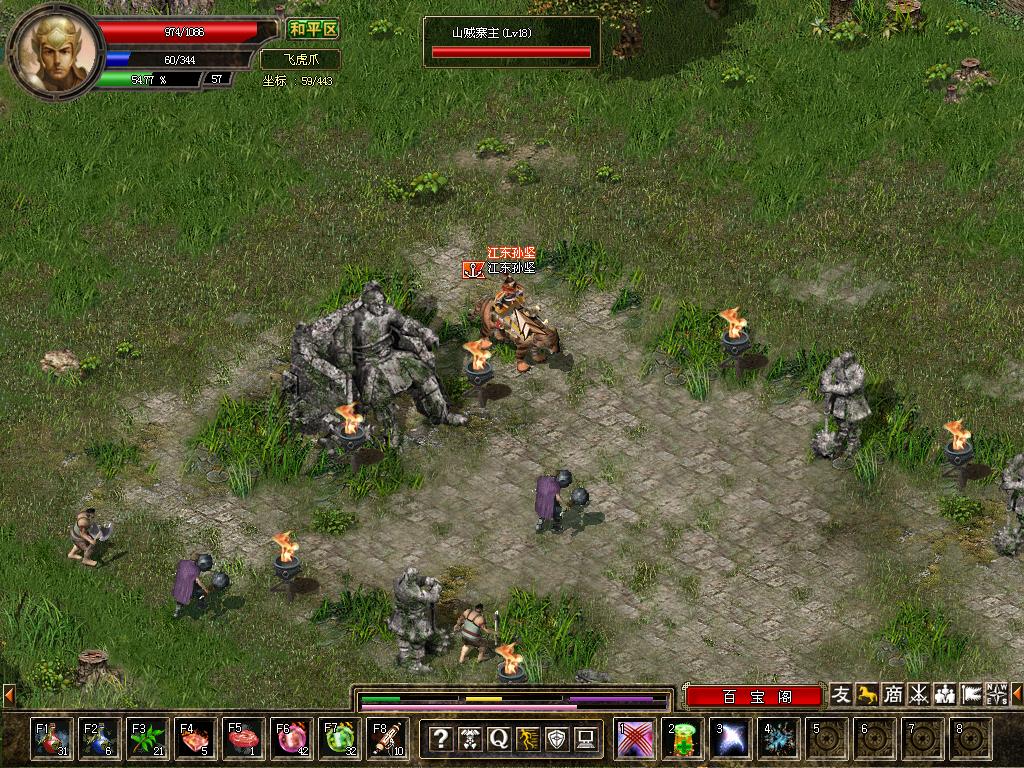Open the question mark help button

pos(440,739)
